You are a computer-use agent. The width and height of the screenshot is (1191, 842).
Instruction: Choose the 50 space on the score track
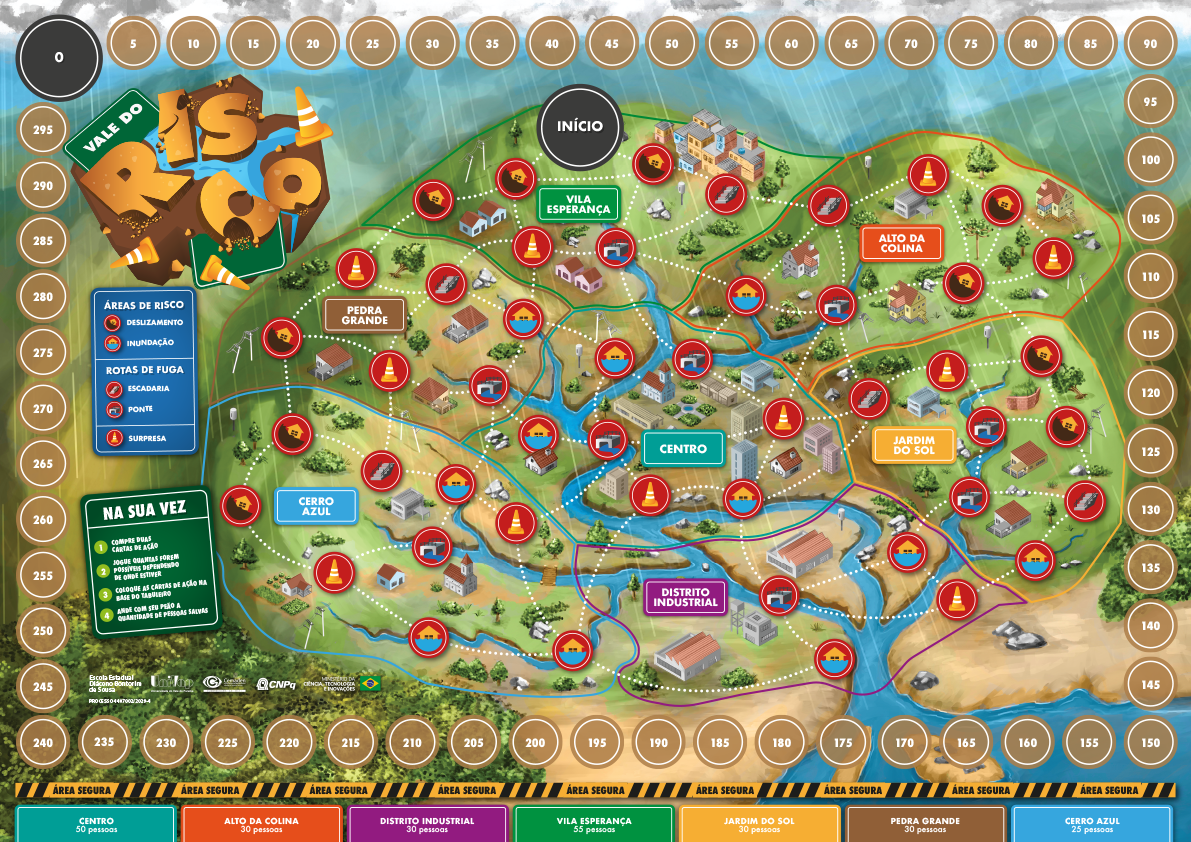(x=671, y=44)
